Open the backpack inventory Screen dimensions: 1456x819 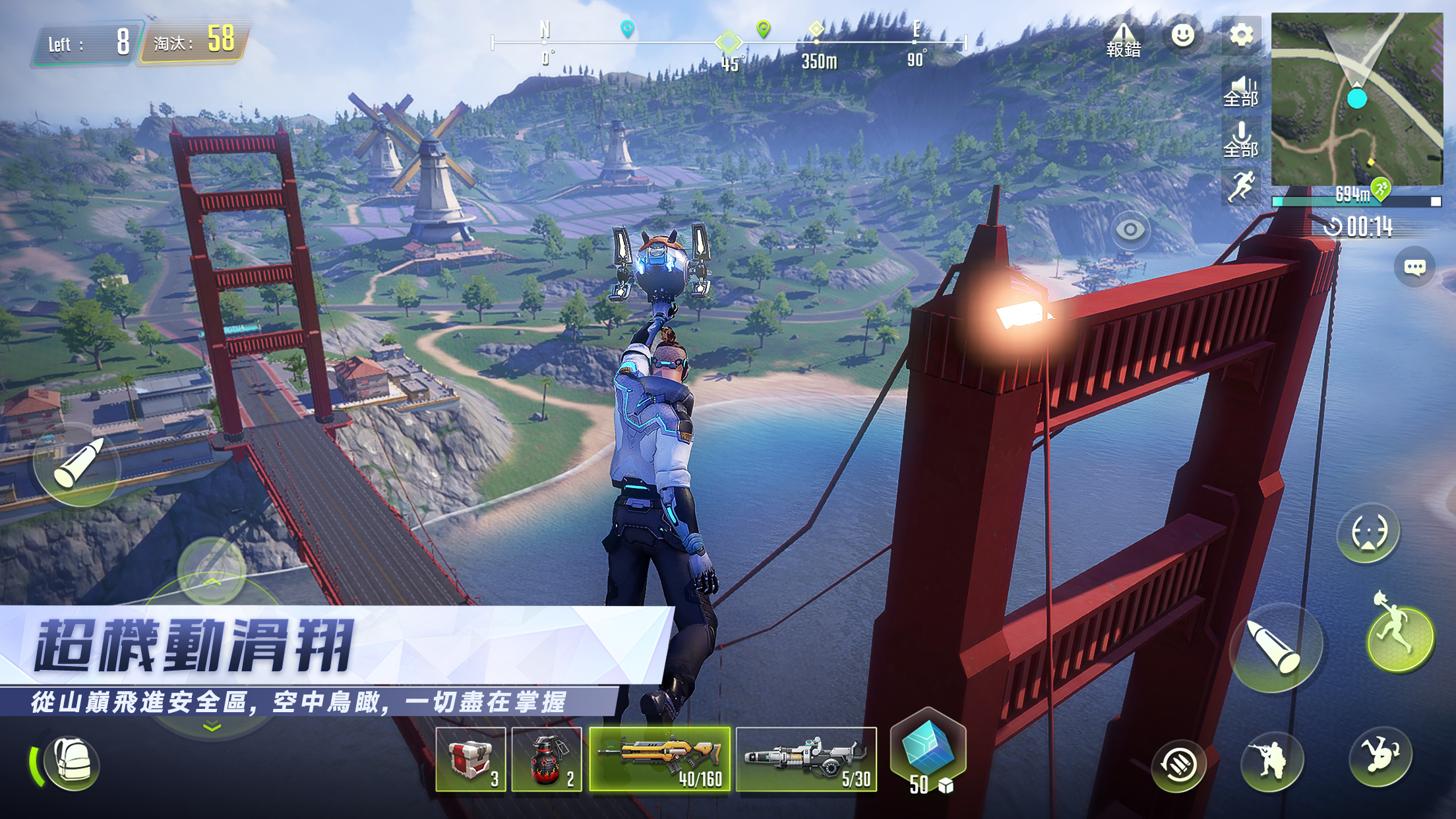[x=71, y=764]
